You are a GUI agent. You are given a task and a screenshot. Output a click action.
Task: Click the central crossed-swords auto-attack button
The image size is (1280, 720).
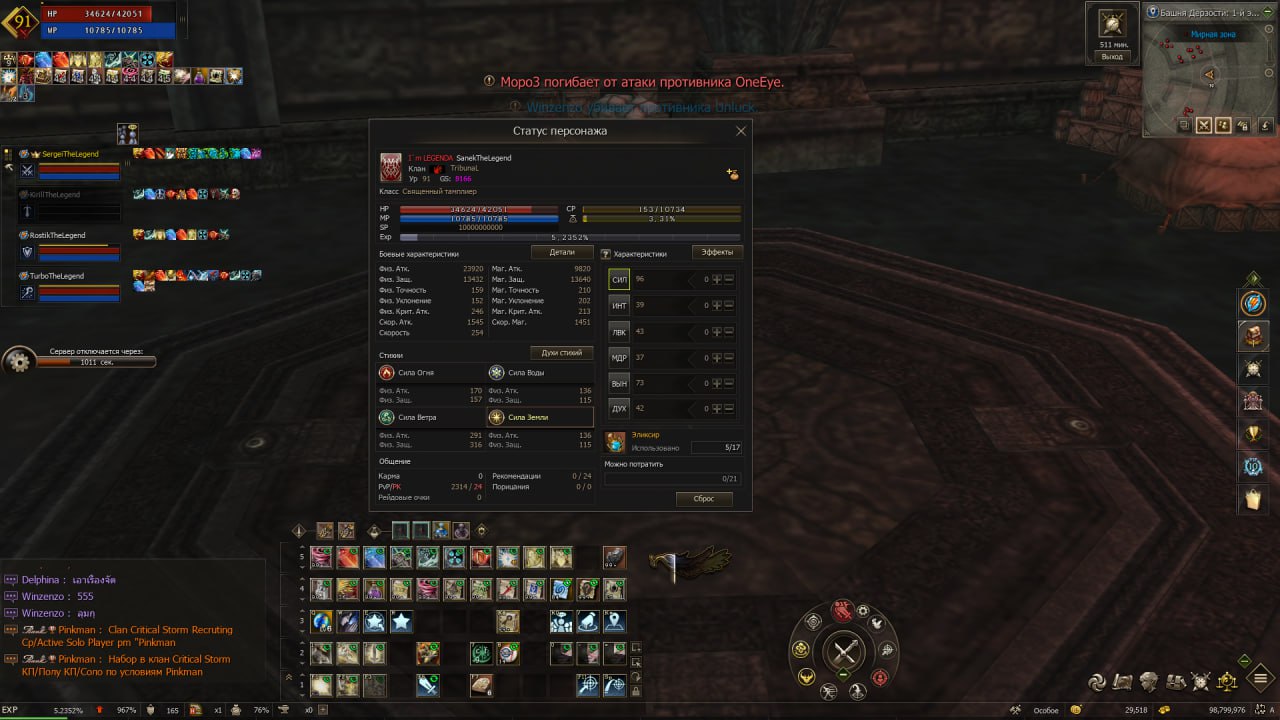[x=845, y=653]
